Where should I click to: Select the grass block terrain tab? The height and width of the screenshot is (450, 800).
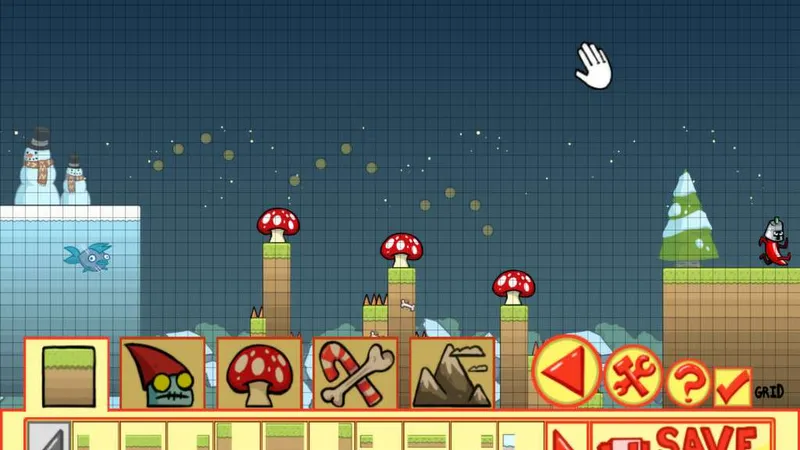(67, 373)
